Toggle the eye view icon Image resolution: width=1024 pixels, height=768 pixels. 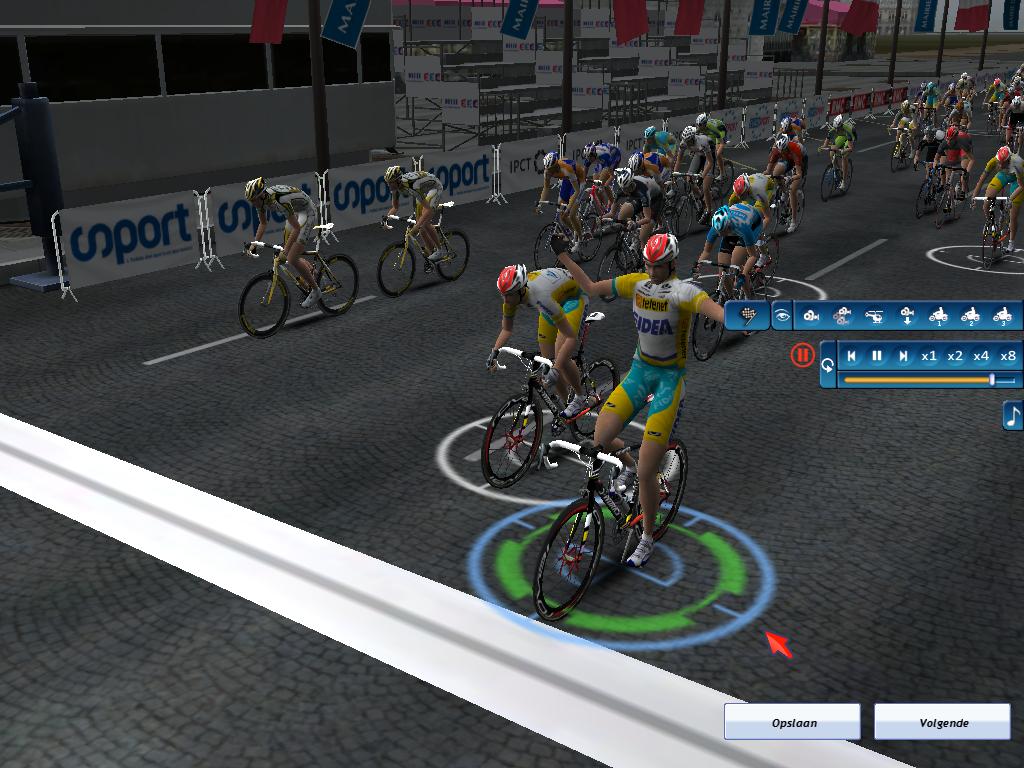click(782, 316)
